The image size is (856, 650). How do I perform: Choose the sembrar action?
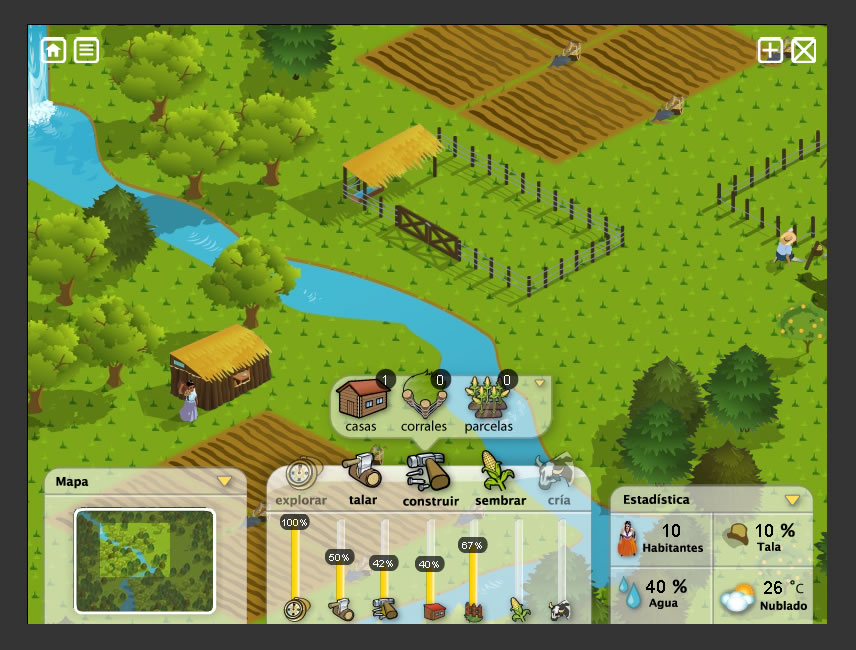click(500, 480)
